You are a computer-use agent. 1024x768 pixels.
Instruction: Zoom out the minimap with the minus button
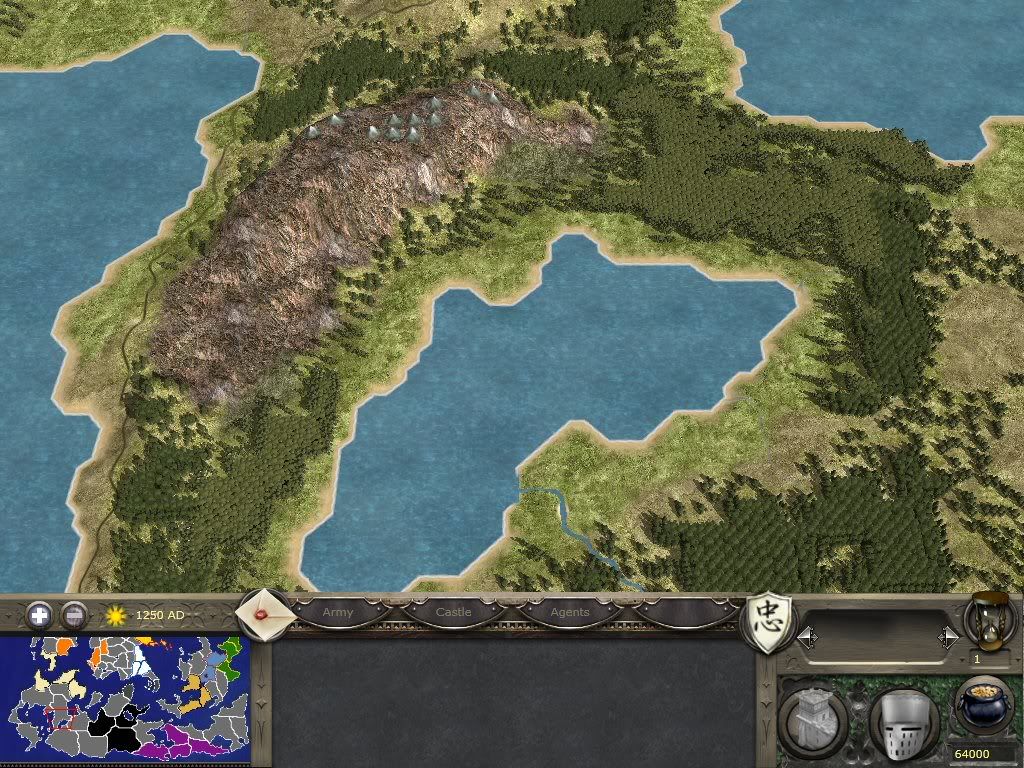(x=74, y=614)
